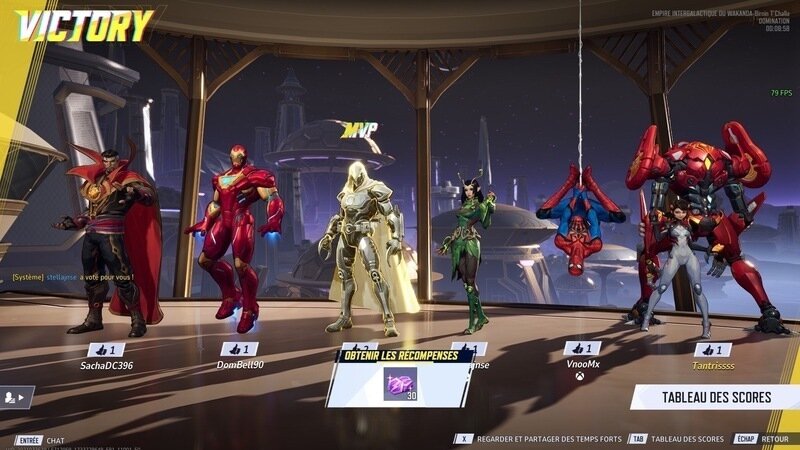
Task: Claim the purple reward item
Action: [400, 383]
